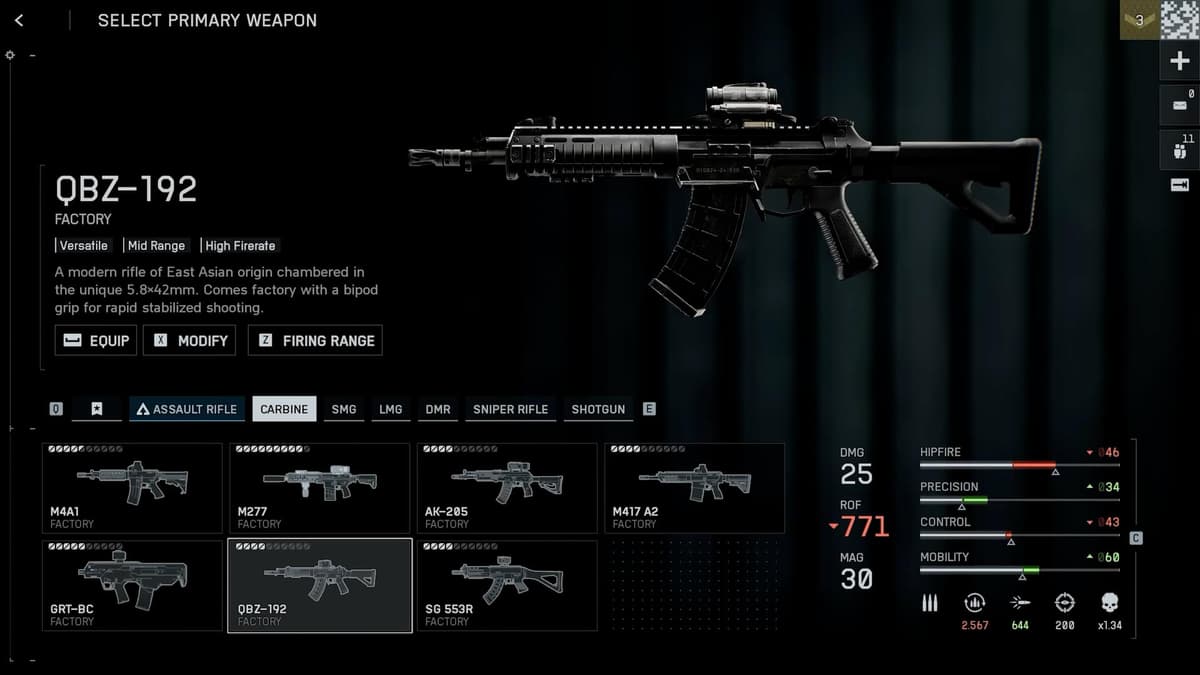Show the bookmarked favorites tab
This screenshot has width=1200, height=675.
click(97, 409)
